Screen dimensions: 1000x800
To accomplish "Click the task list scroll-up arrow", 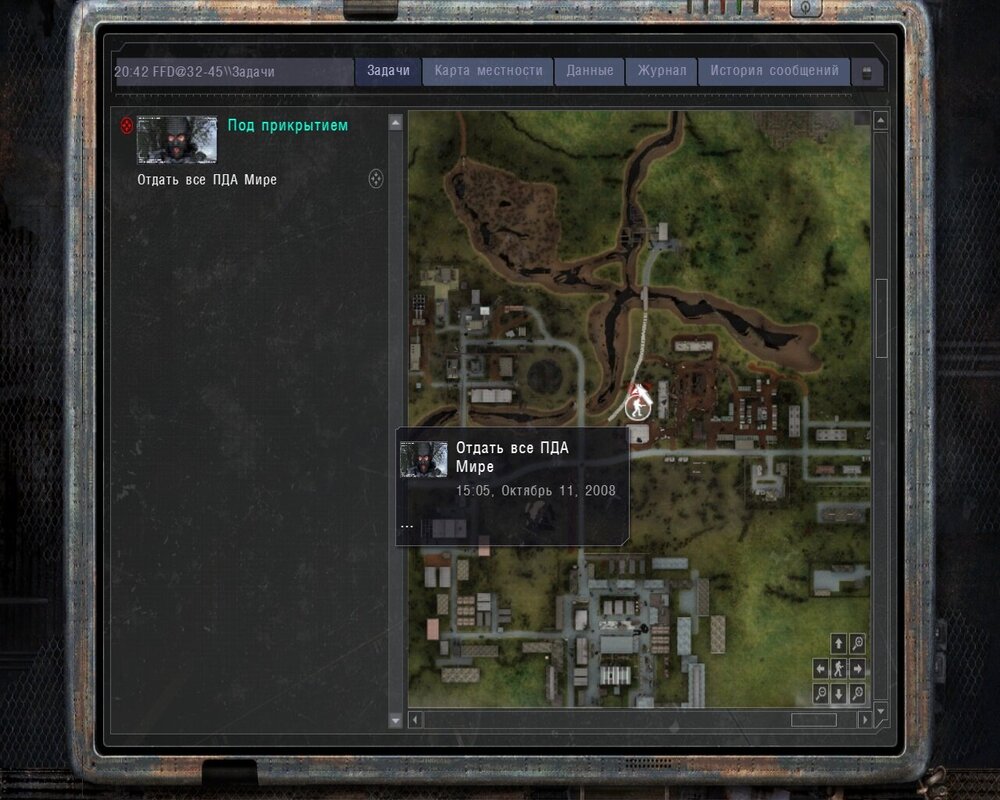I will tap(395, 122).
